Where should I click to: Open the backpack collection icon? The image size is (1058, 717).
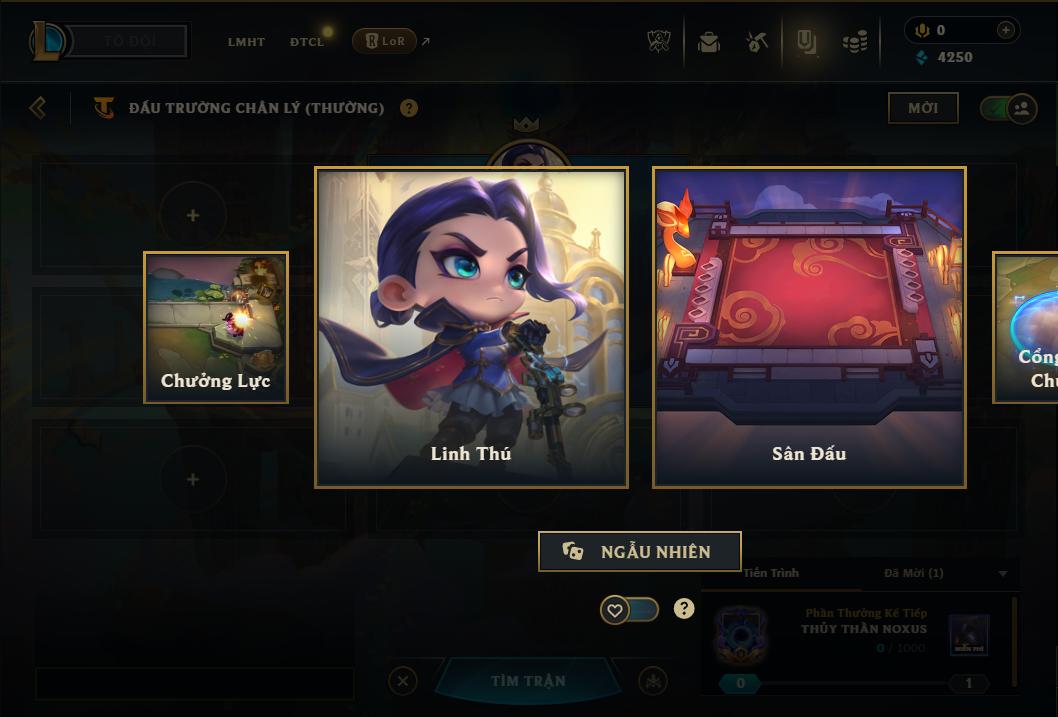coord(709,42)
